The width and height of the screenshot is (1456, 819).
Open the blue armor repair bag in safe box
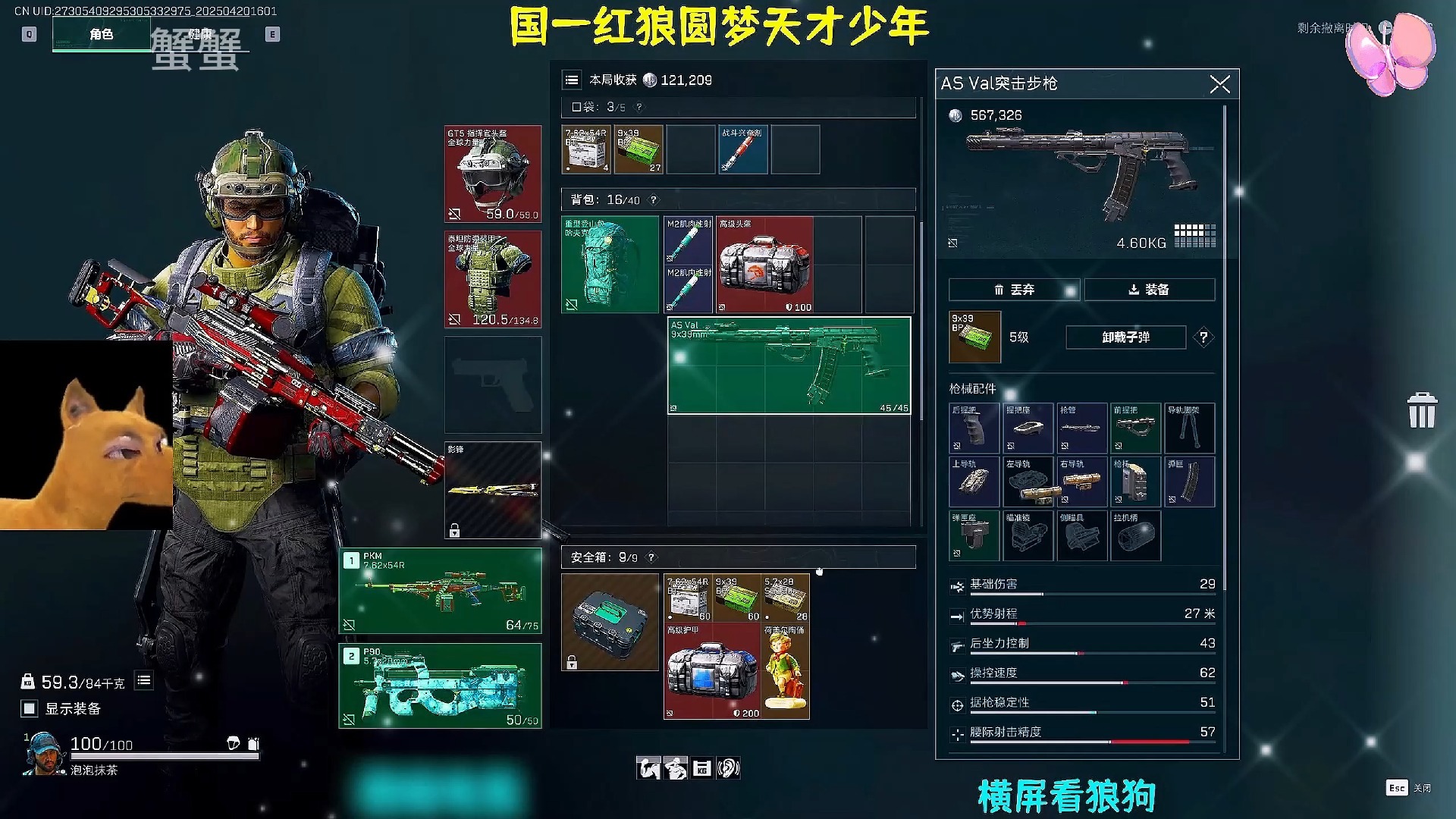coord(712,671)
